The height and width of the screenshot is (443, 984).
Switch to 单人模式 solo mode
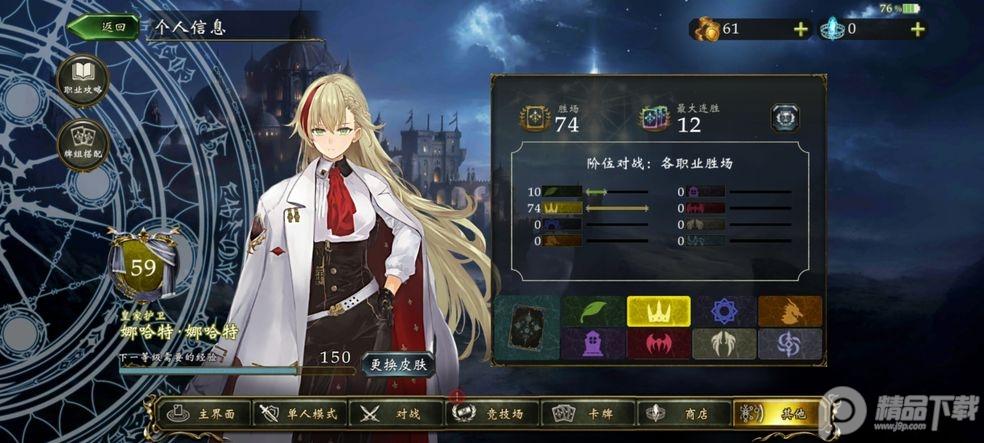pos(298,413)
